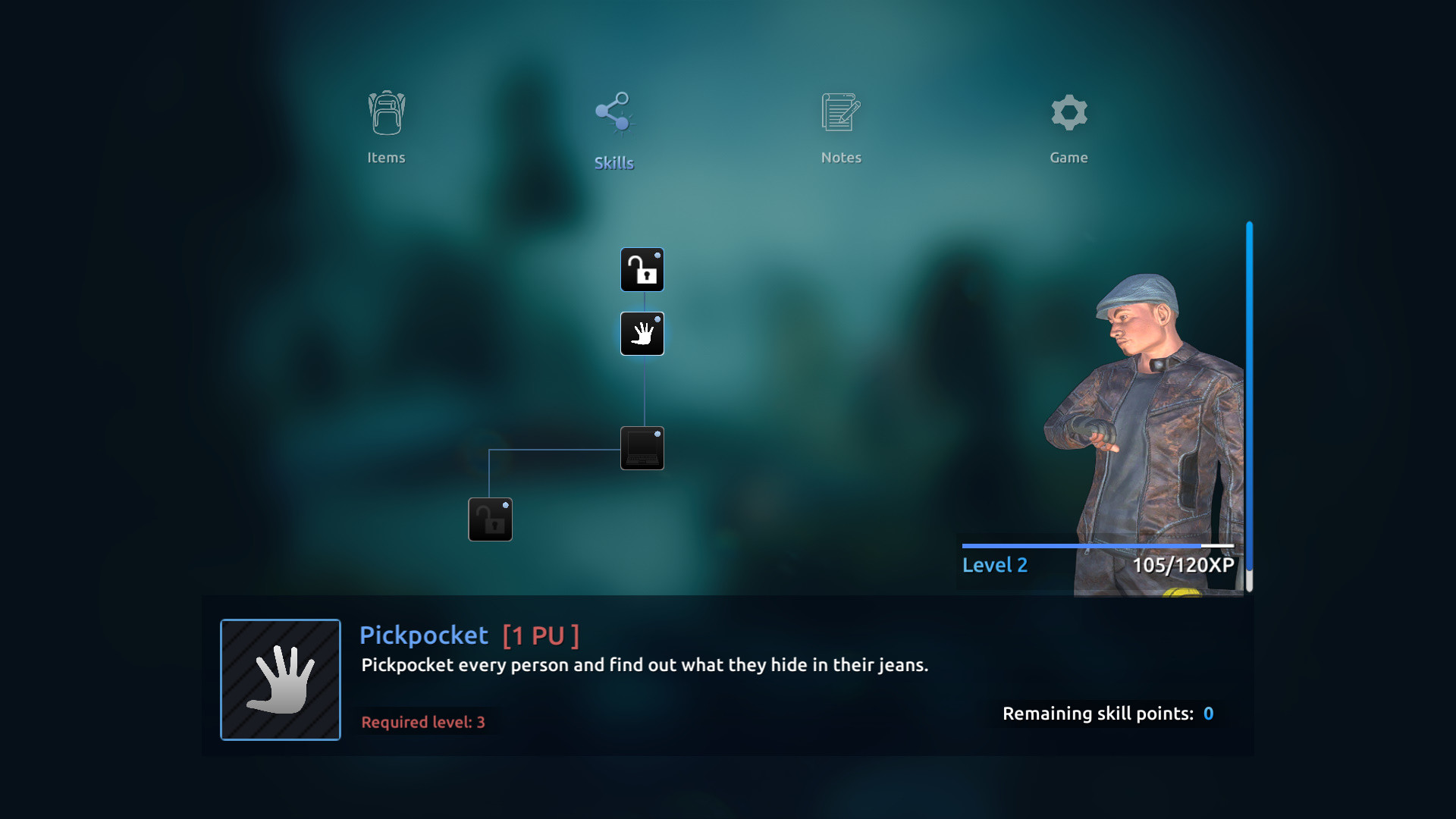Click the Remaining skill points value

pyautogui.click(x=1207, y=714)
